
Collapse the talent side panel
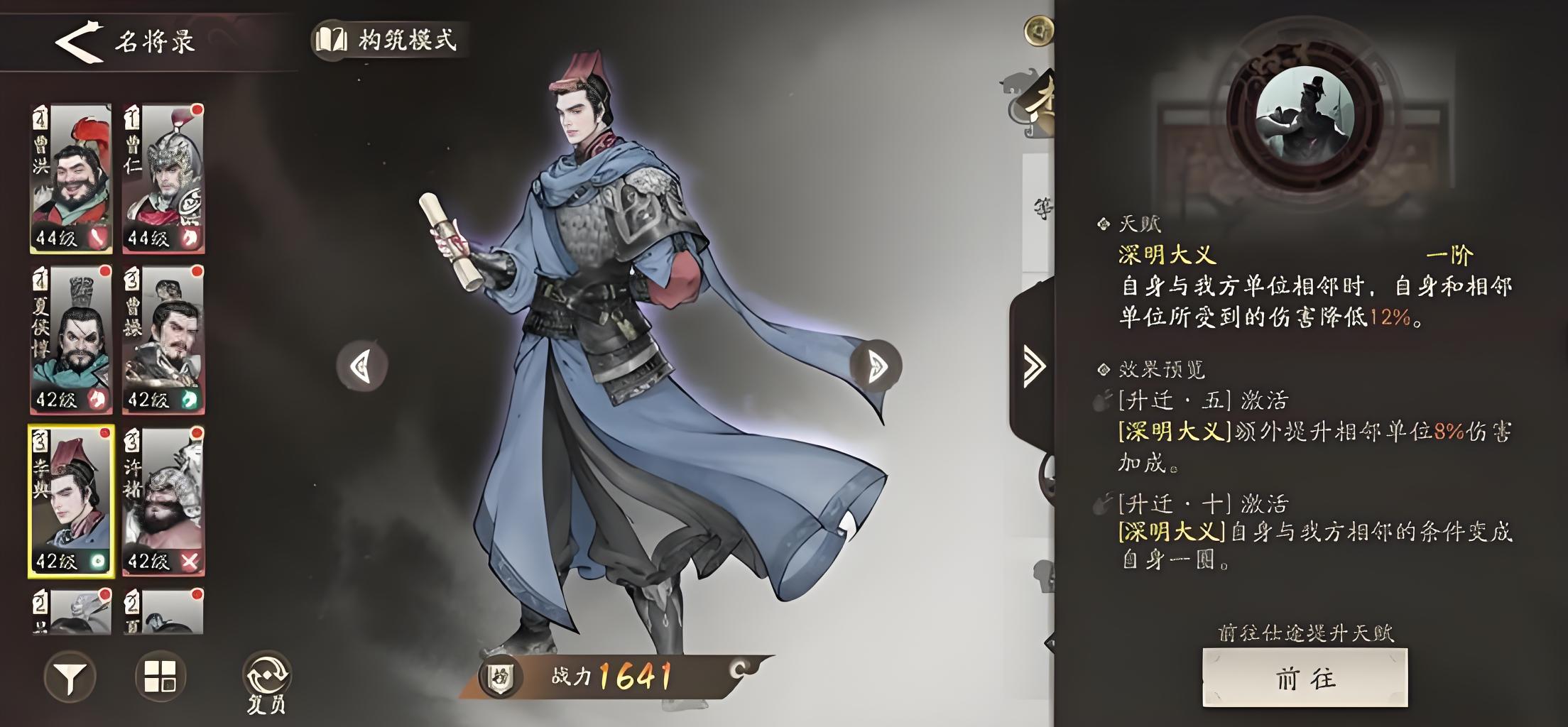click(x=1033, y=366)
